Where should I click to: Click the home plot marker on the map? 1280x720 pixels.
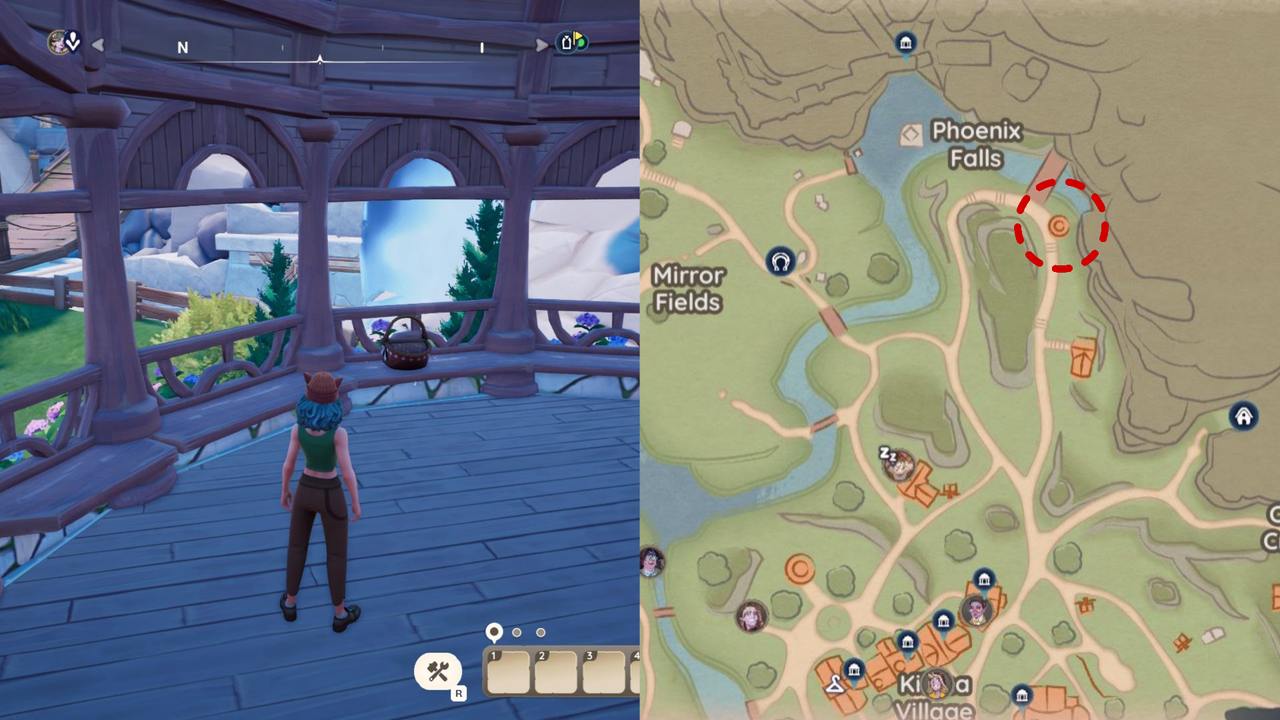coord(1243,416)
